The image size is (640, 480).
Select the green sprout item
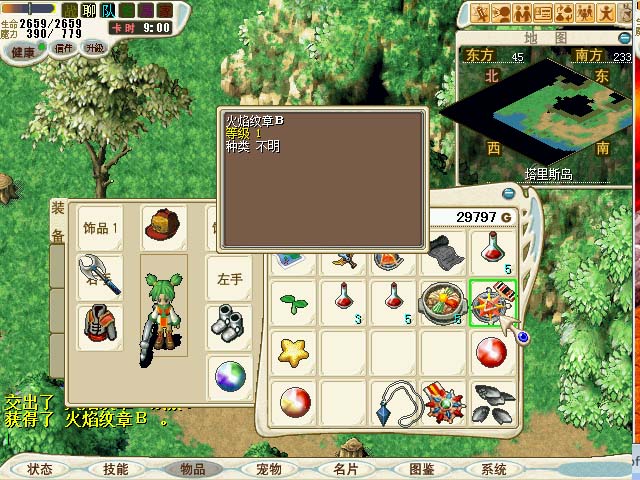(x=294, y=302)
